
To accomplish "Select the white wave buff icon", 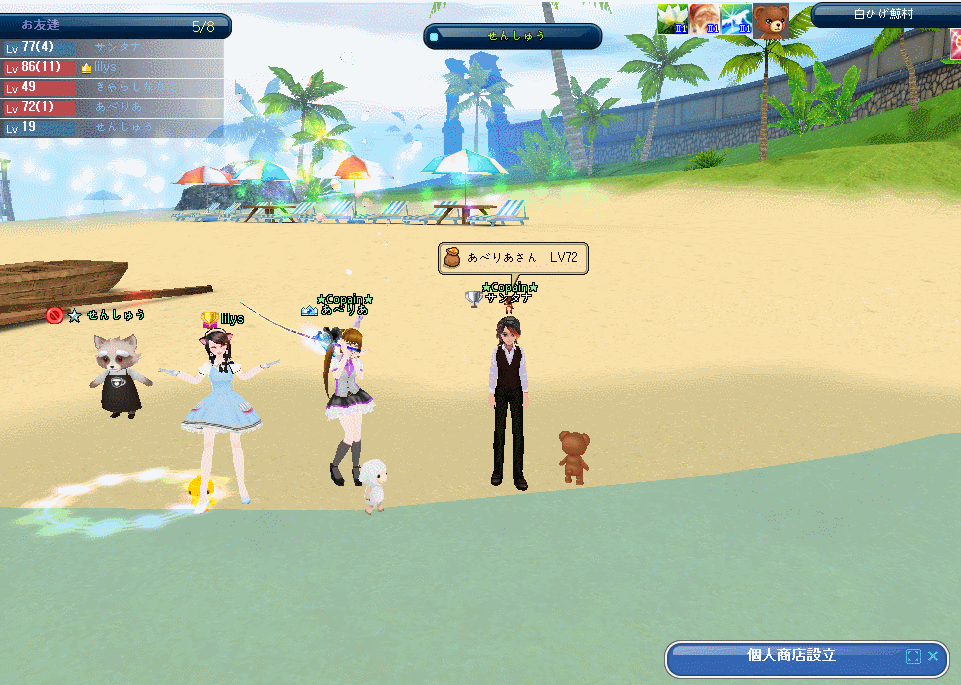I will click(736, 19).
